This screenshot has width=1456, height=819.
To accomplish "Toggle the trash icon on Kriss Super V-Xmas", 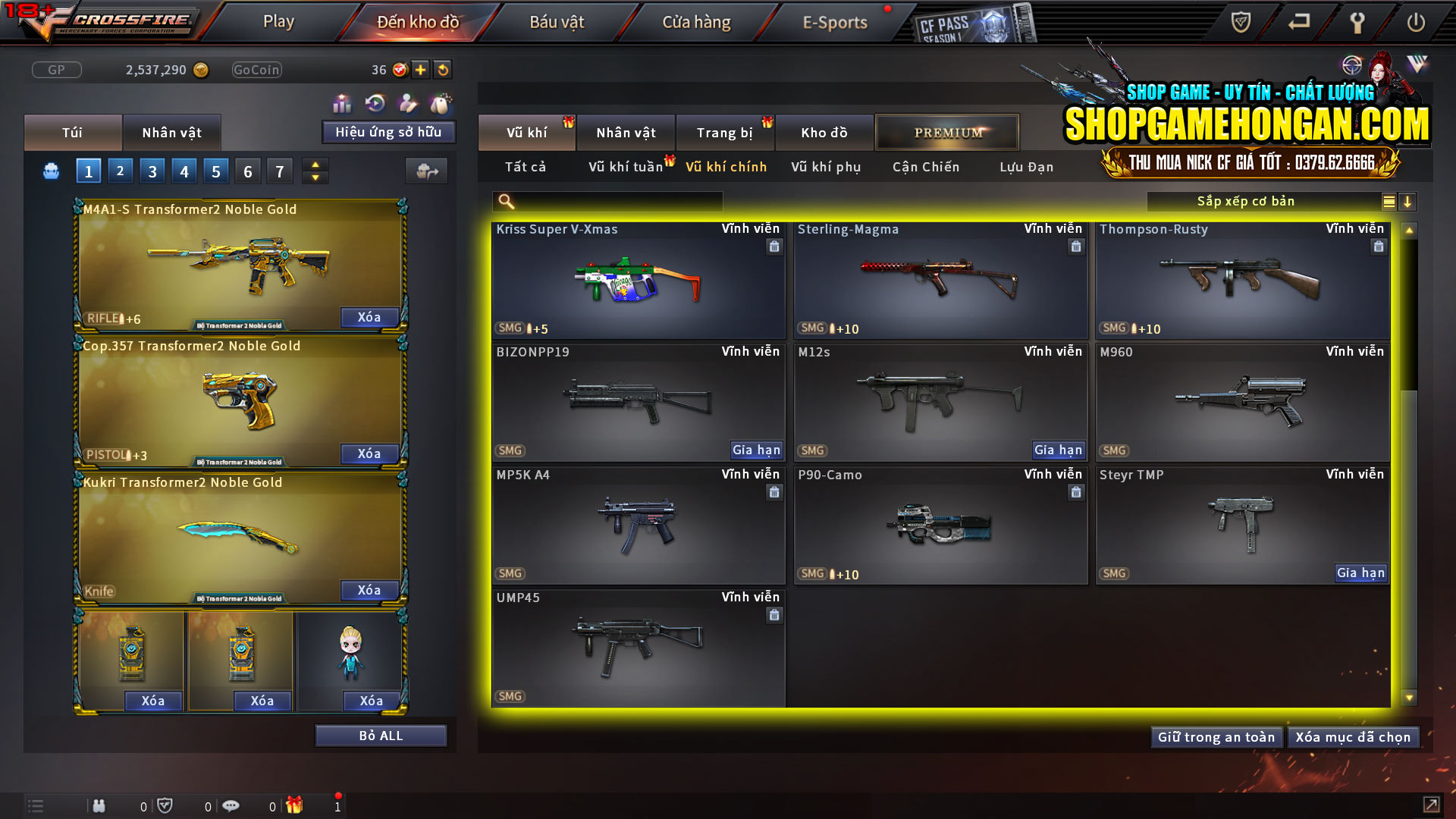I will tap(774, 246).
